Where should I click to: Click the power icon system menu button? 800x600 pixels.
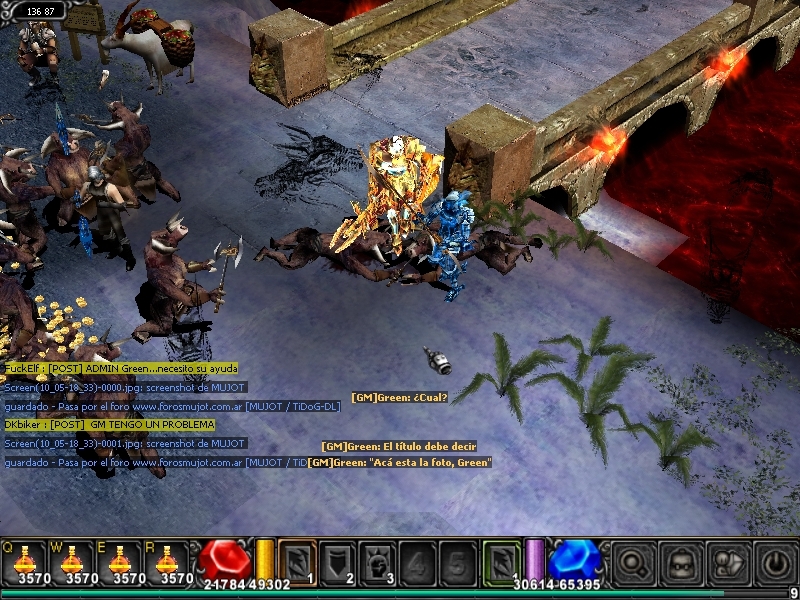(774, 562)
